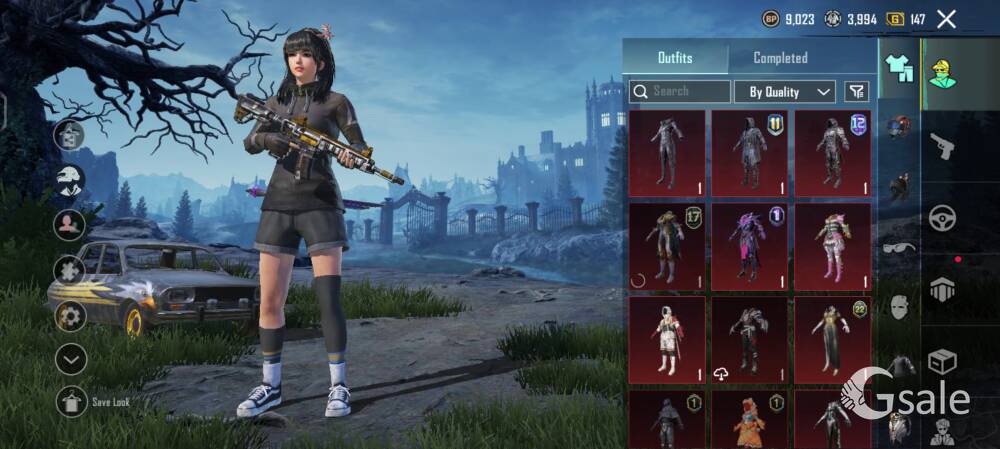Save the current look

(71, 401)
